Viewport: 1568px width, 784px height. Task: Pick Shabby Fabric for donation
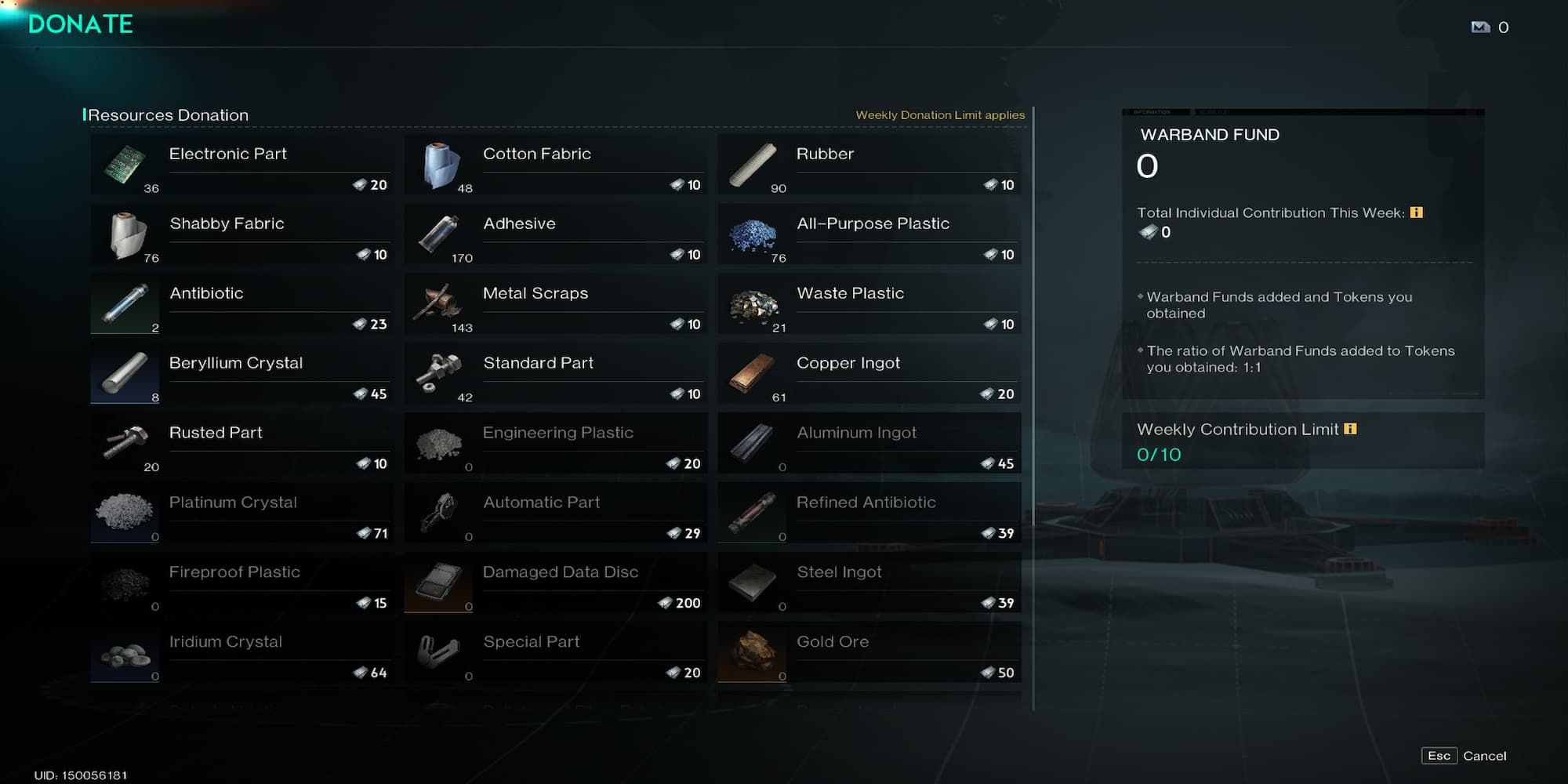pos(241,234)
